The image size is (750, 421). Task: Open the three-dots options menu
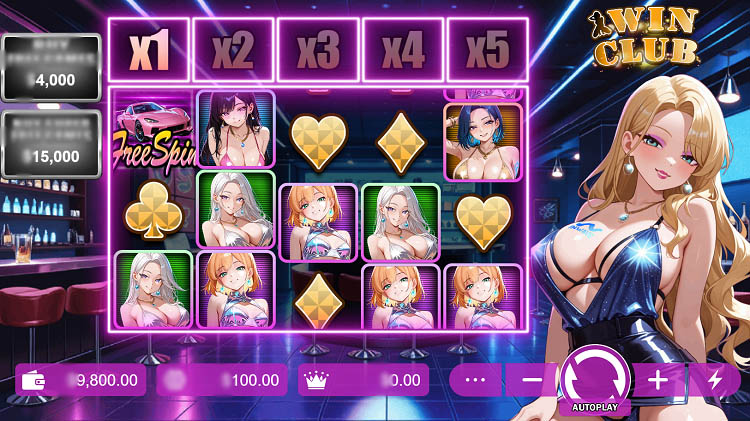point(475,380)
